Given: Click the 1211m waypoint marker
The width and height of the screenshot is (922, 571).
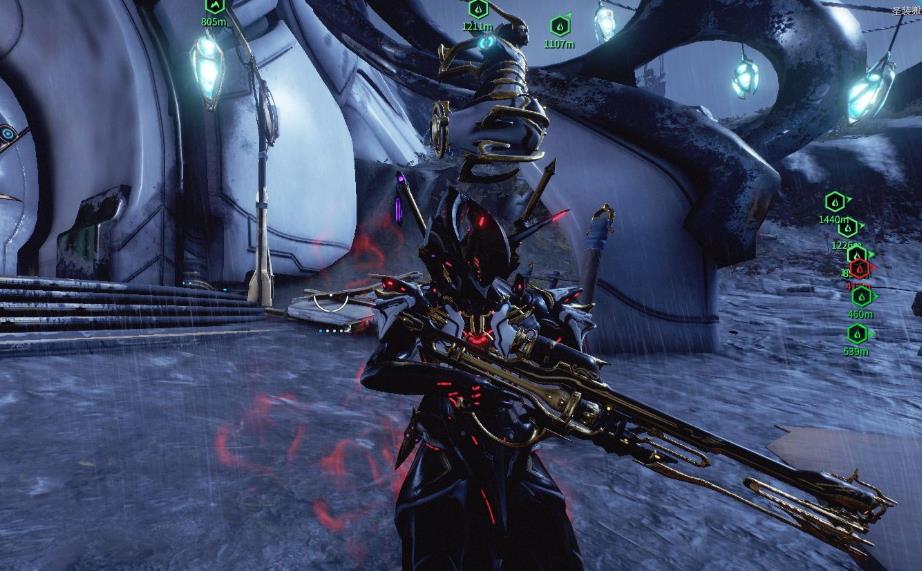Looking at the screenshot, I should tap(477, 9).
